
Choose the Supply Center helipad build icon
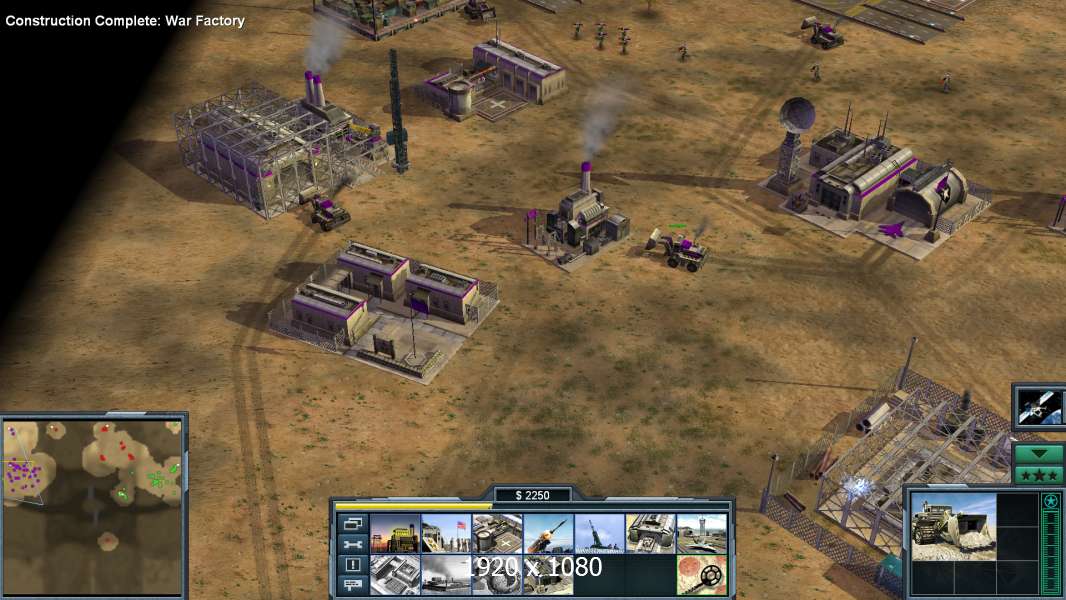click(x=497, y=534)
